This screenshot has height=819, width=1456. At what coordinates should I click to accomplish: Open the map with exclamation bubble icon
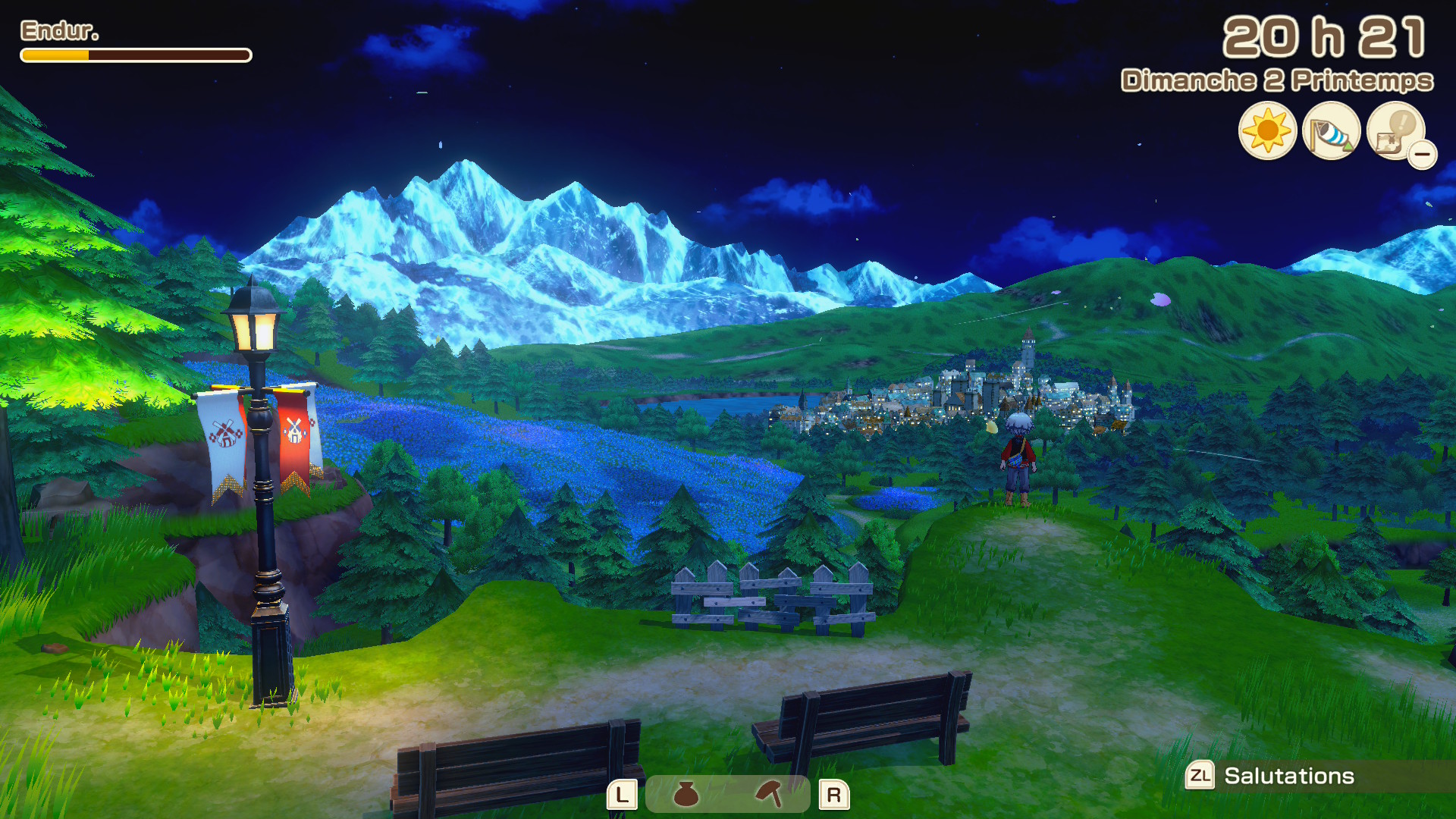pos(1393,130)
